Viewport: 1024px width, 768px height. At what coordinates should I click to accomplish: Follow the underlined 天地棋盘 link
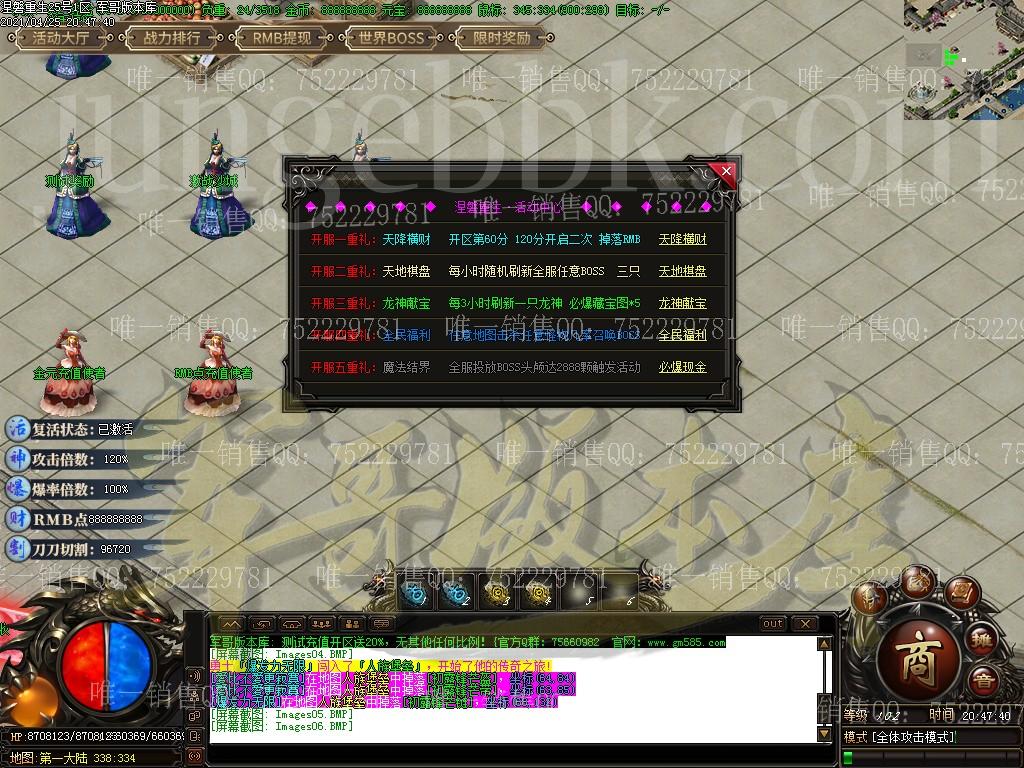[682, 271]
